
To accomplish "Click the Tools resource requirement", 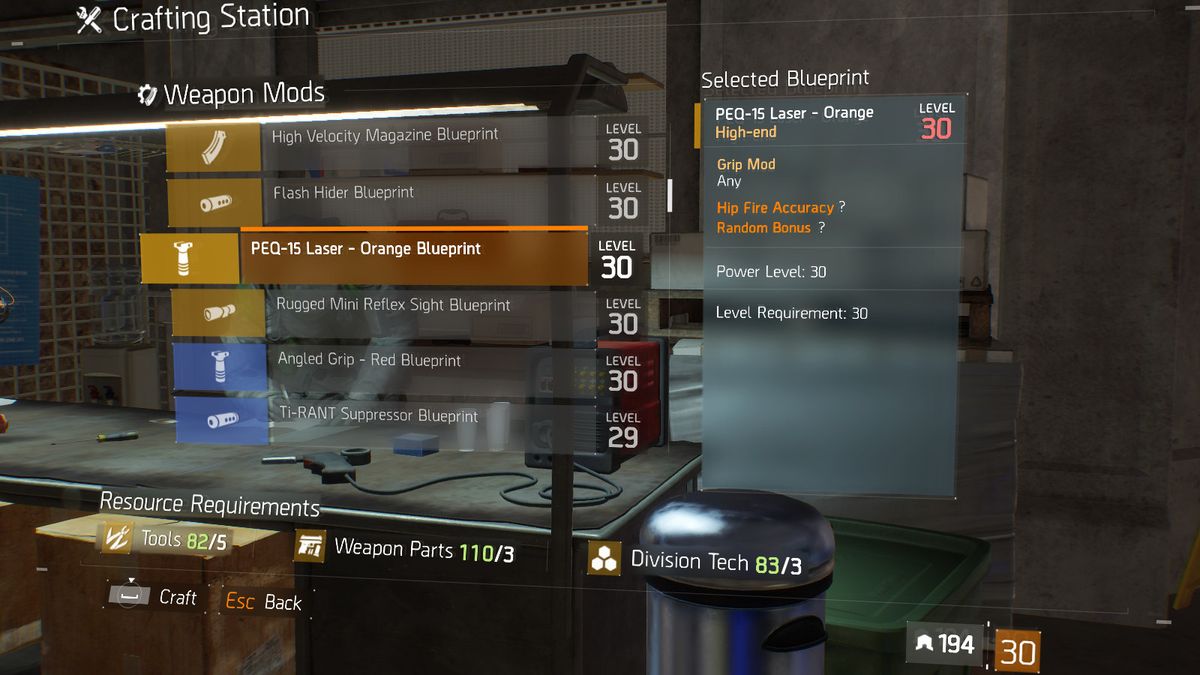I will pos(167,541).
